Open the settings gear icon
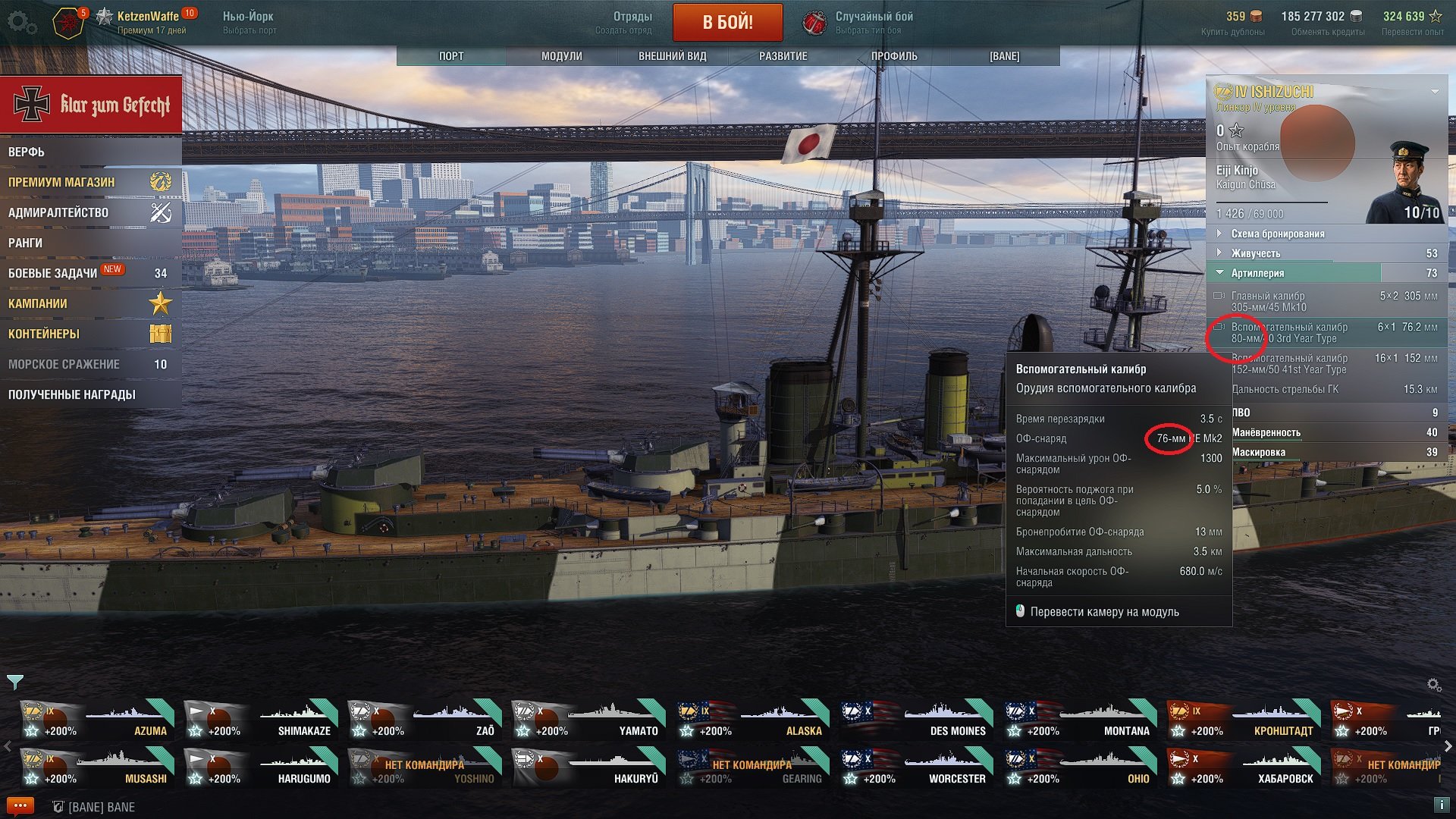 click(x=21, y=23)
